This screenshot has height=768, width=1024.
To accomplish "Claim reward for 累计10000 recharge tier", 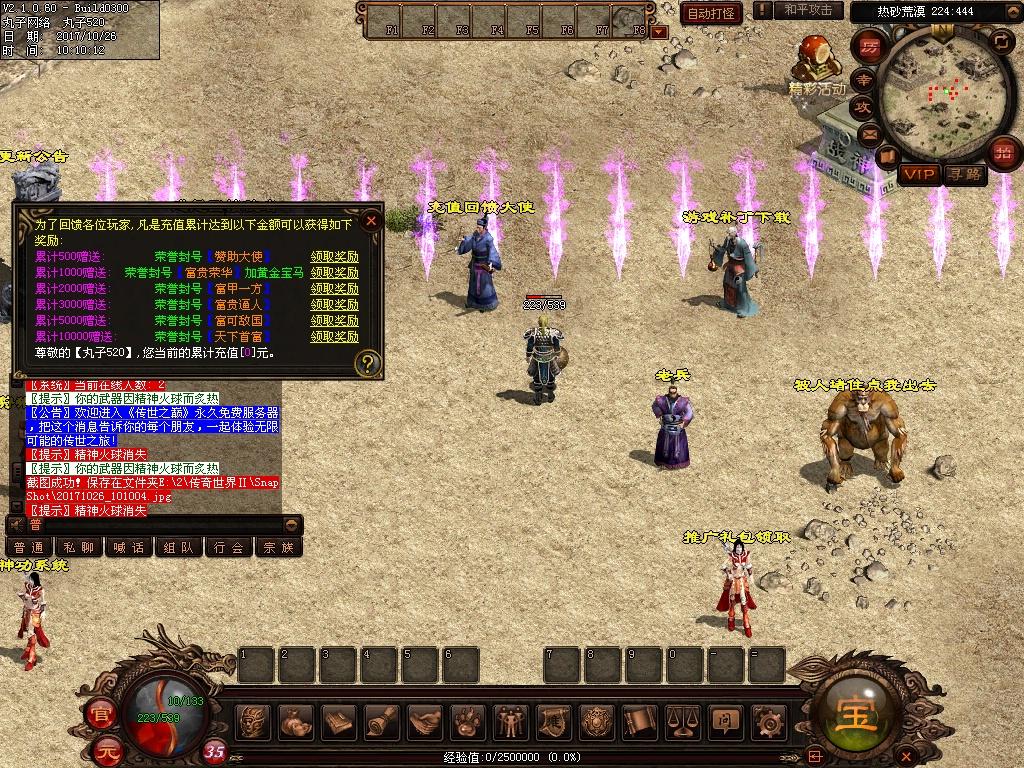I will (x=334, y=337).
